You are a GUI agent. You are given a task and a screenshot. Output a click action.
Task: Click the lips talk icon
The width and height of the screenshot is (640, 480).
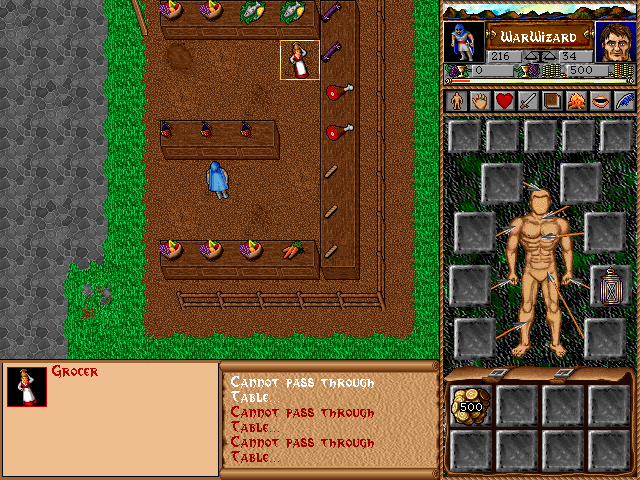tap(600, 101)
